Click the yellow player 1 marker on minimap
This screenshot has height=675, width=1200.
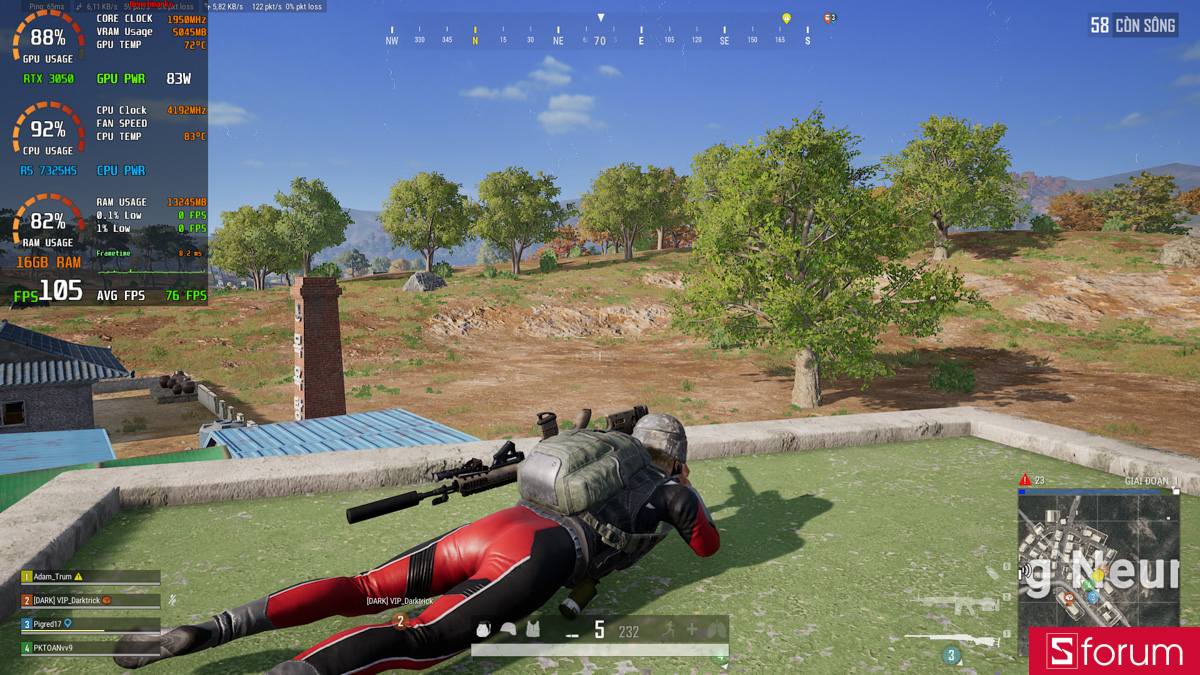1098,575
